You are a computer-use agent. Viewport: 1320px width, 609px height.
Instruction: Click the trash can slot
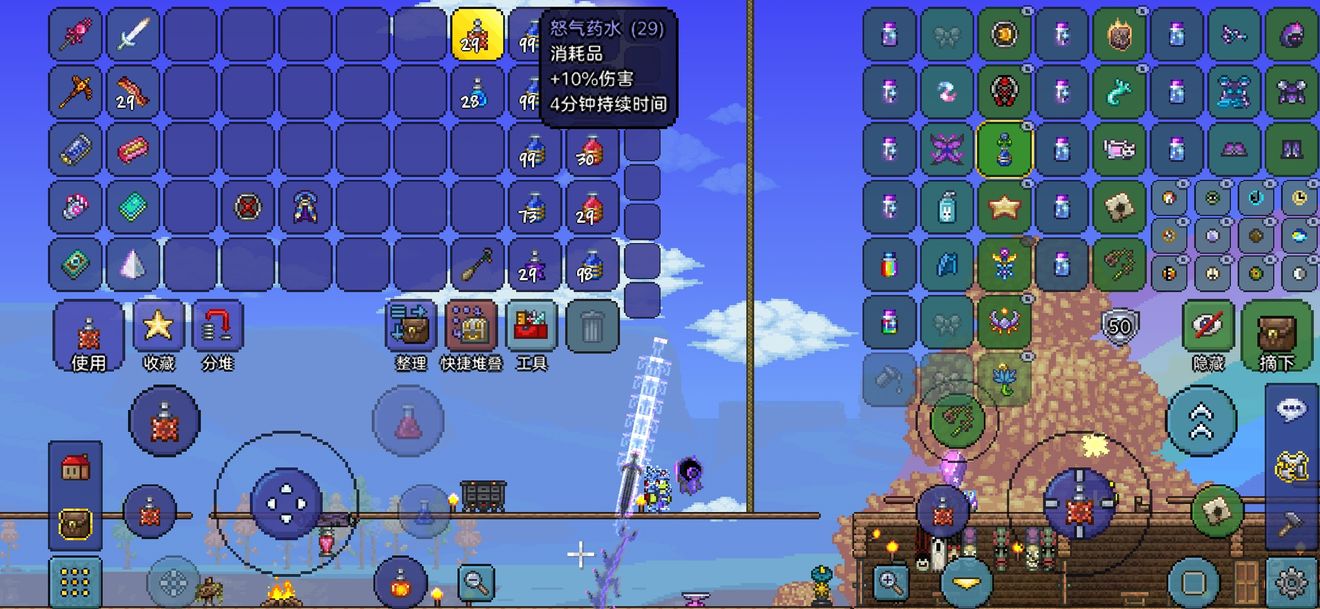click(x=592, y=326)
